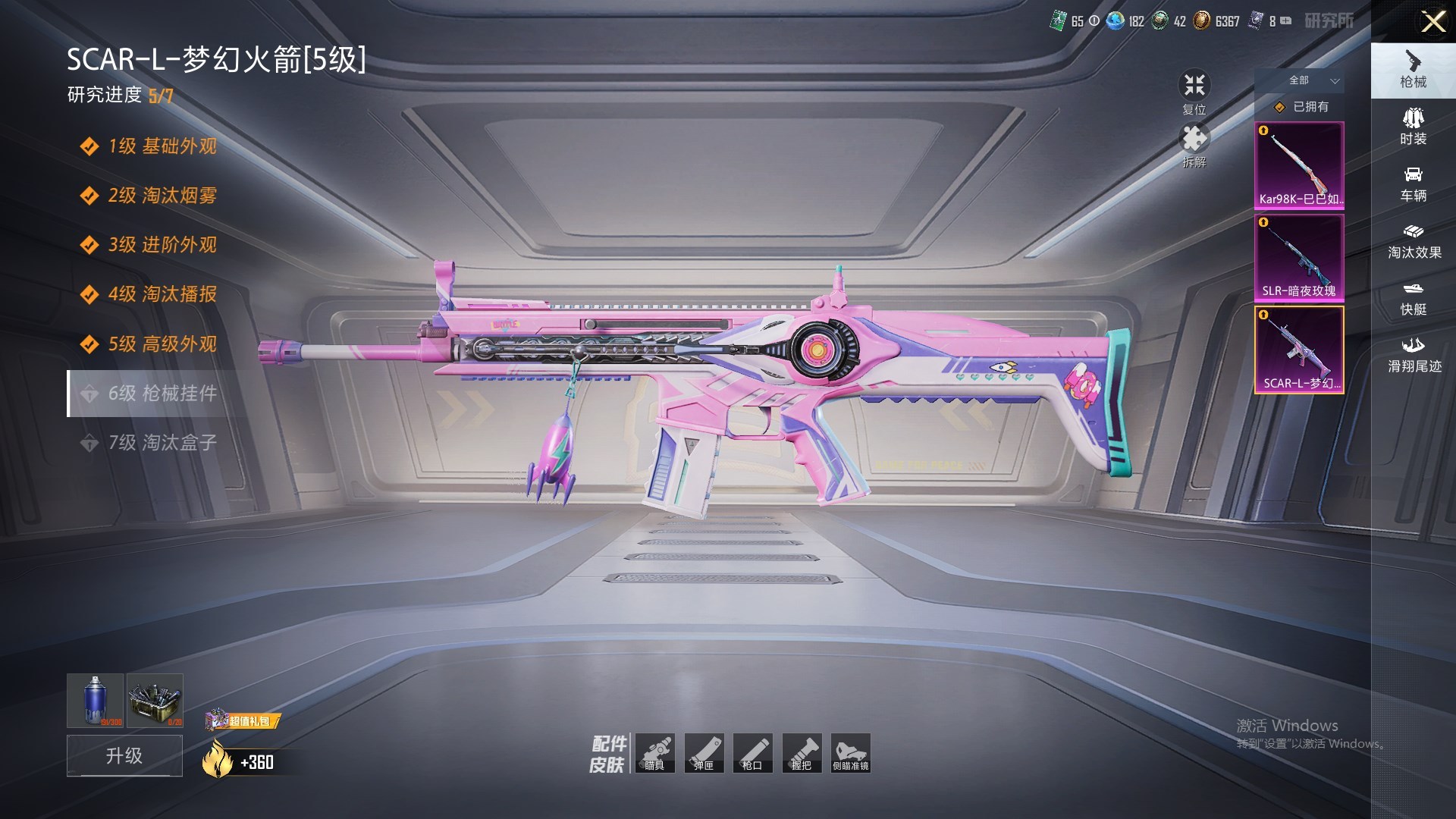Screen dimensions: 1456x819
Task: Select level 6 枪械挂件 entry
Action: coord(162,394)
